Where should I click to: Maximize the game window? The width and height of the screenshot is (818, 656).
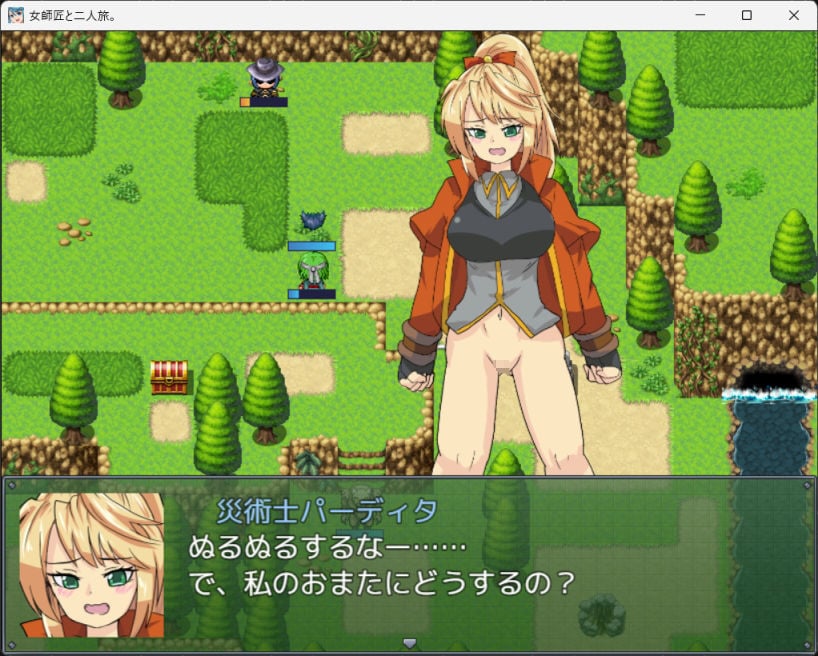(746, 15)
